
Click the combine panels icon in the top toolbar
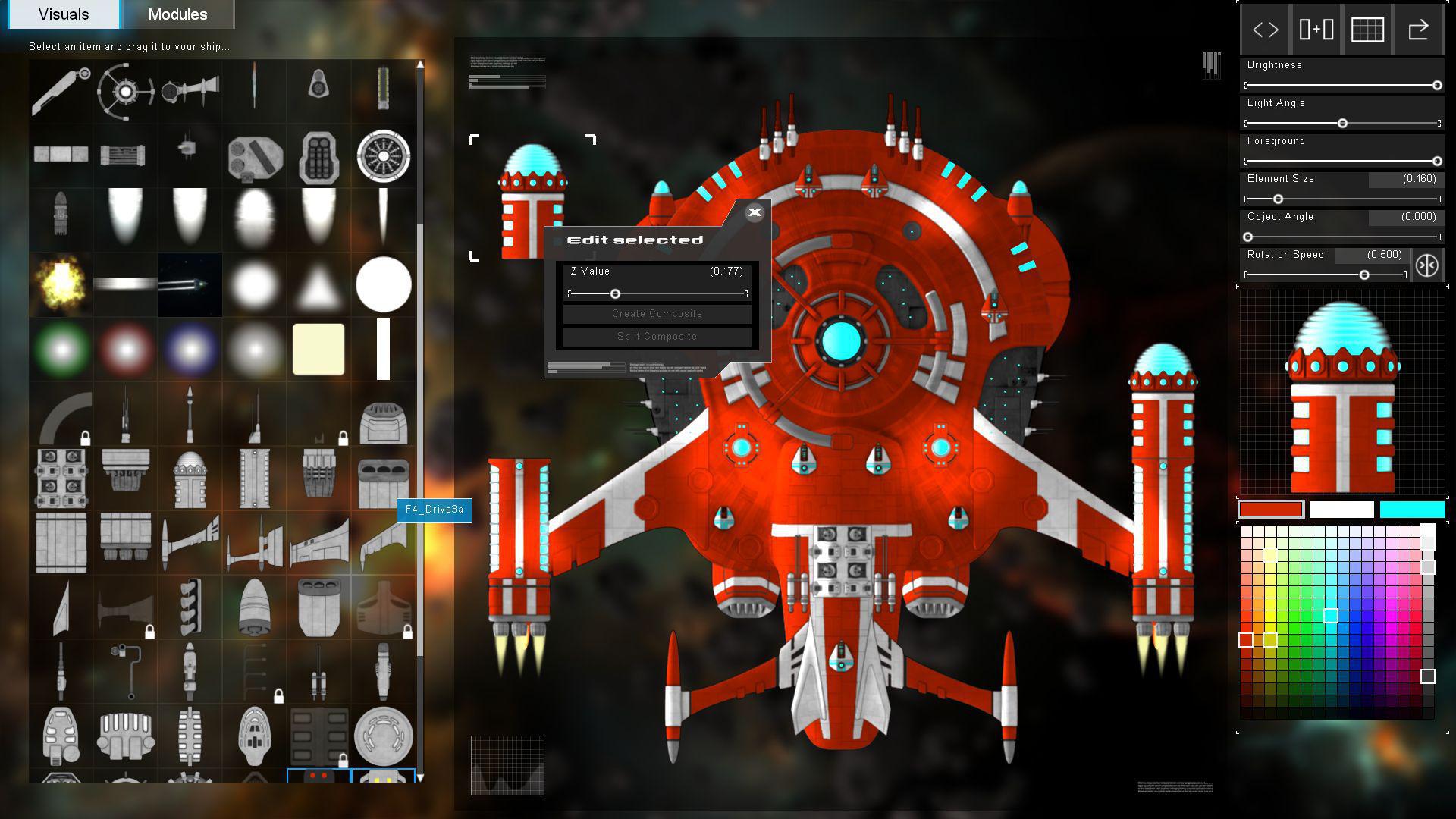pos(1315,29)
